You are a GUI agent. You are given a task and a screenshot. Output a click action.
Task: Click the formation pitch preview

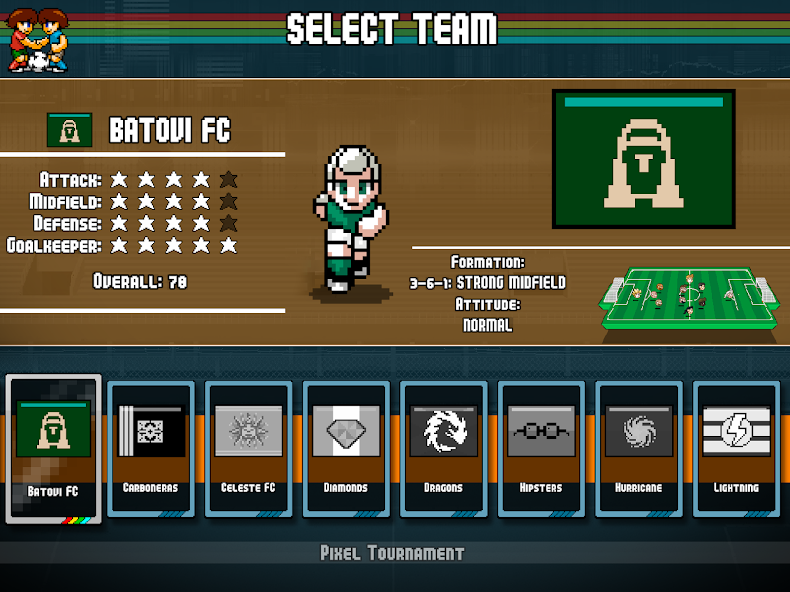(x=688, y=297)
